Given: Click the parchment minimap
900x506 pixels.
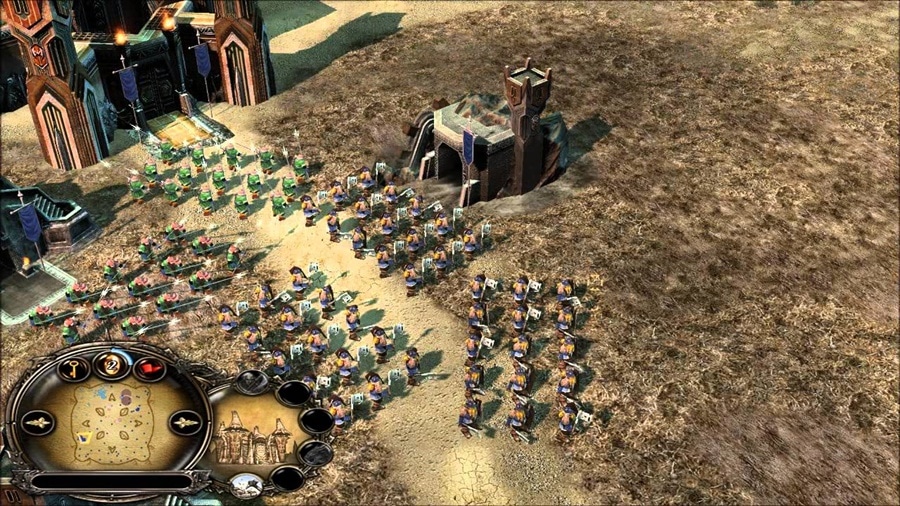Looking at the screenshot, I should (x=109, y=421).
